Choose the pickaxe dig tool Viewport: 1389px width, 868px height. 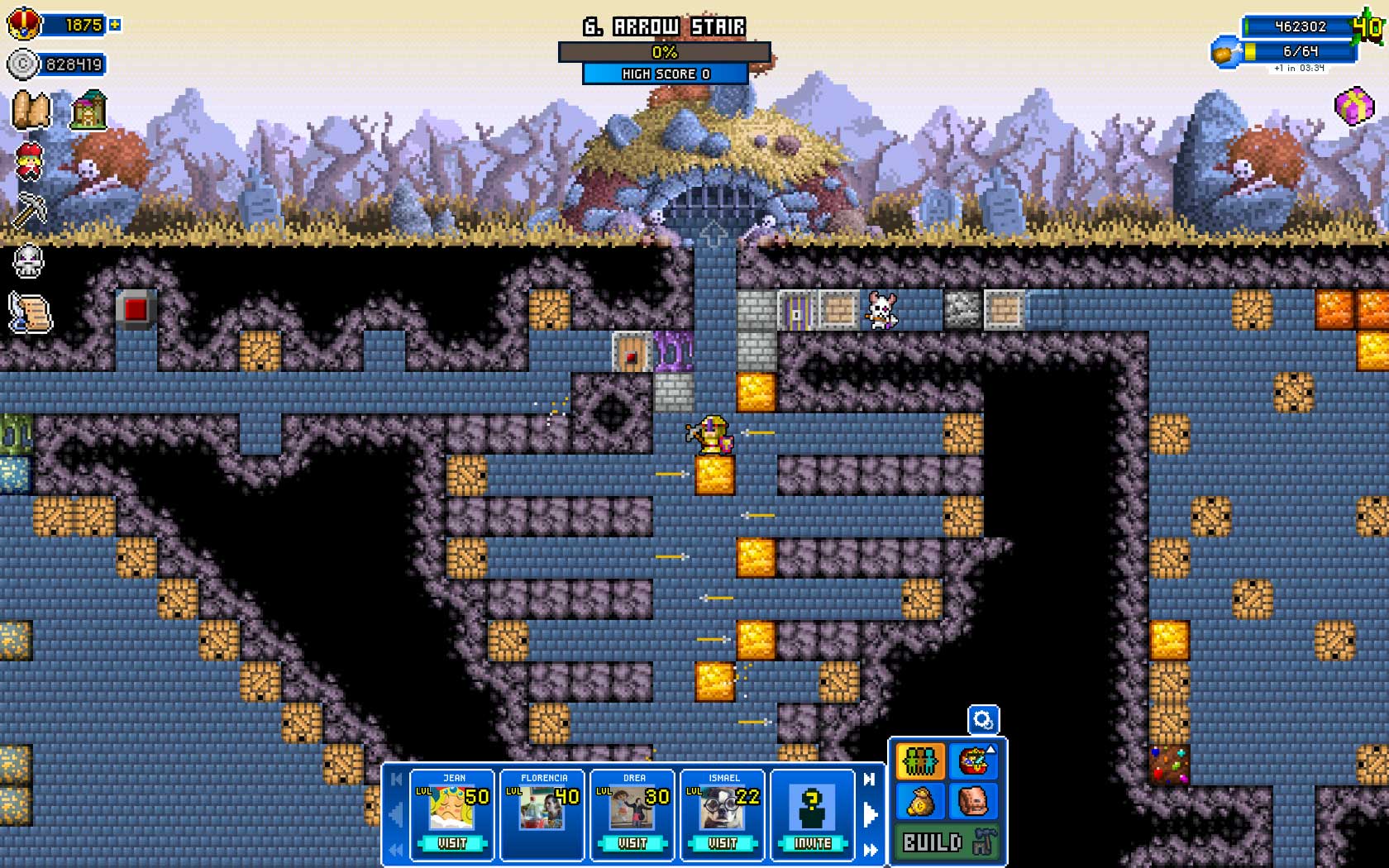(x=30, y=210)
